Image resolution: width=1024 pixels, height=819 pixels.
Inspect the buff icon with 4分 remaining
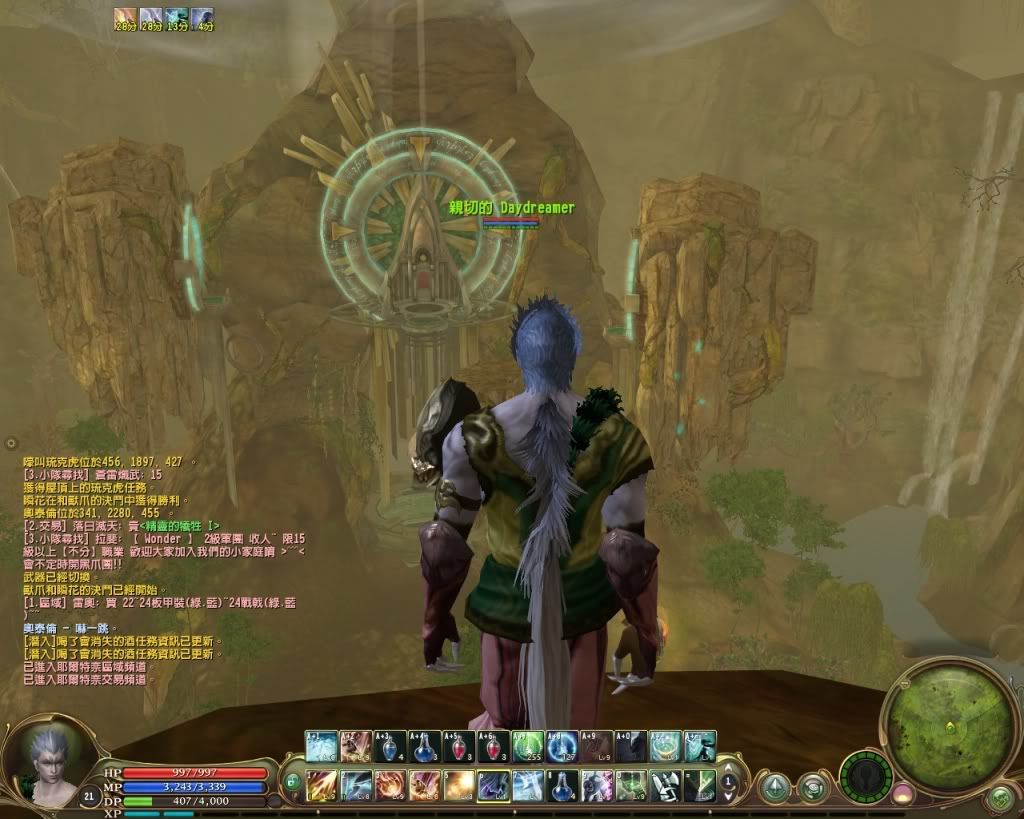[x=202, y=17]
